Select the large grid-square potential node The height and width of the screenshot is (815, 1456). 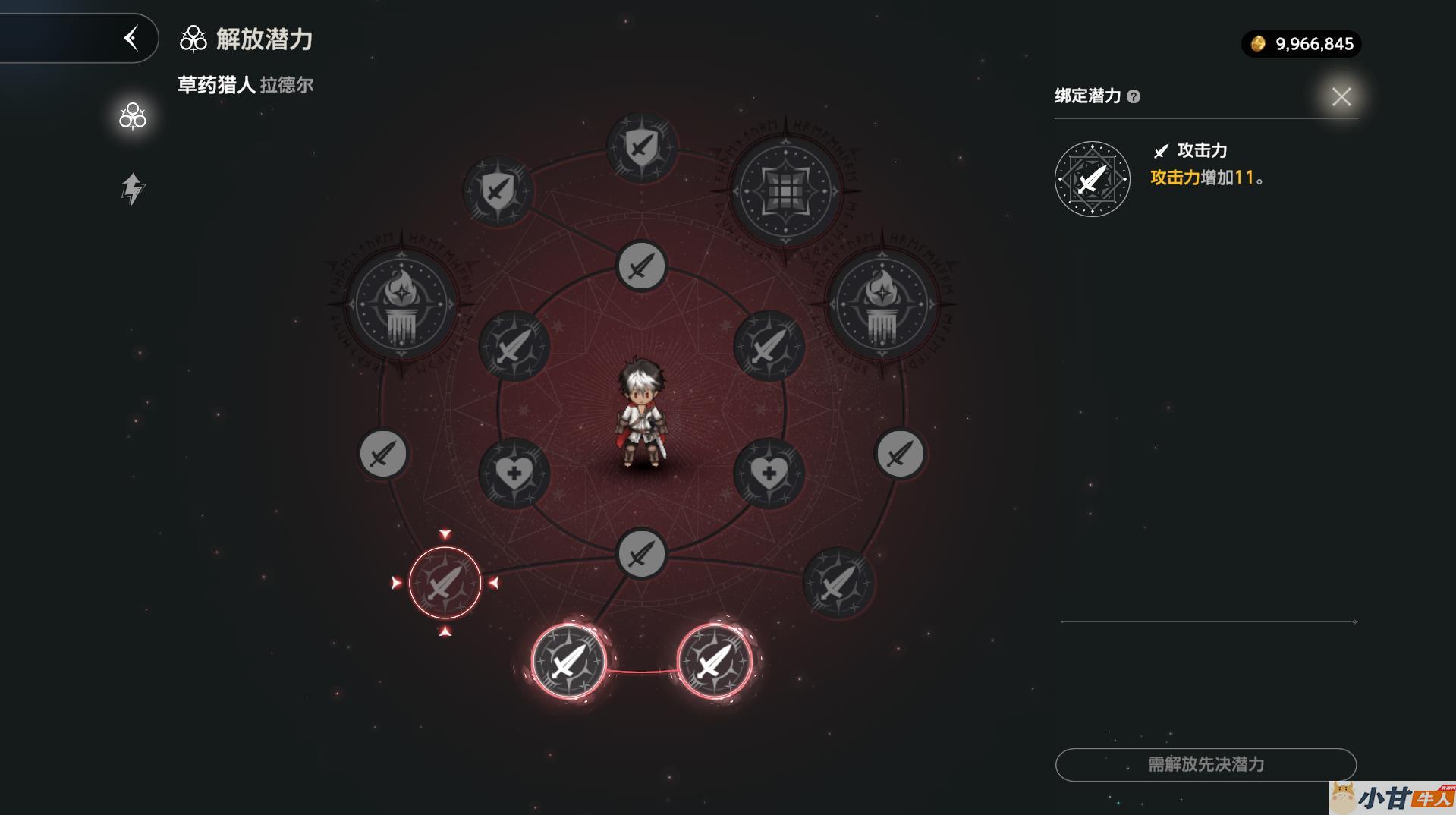786,190
